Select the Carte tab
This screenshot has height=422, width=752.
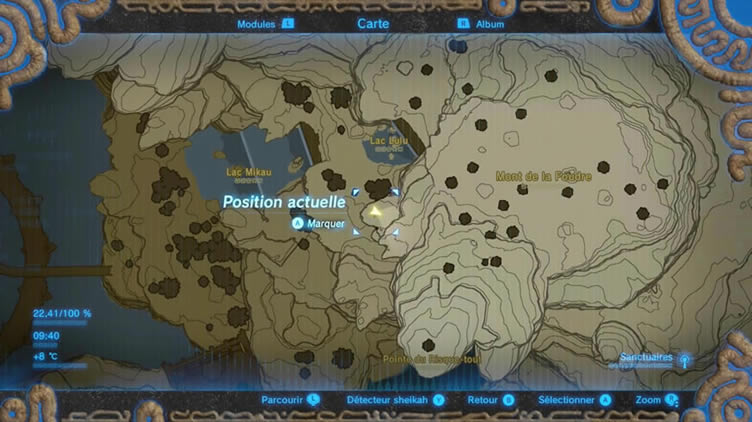tap(373, 23)
